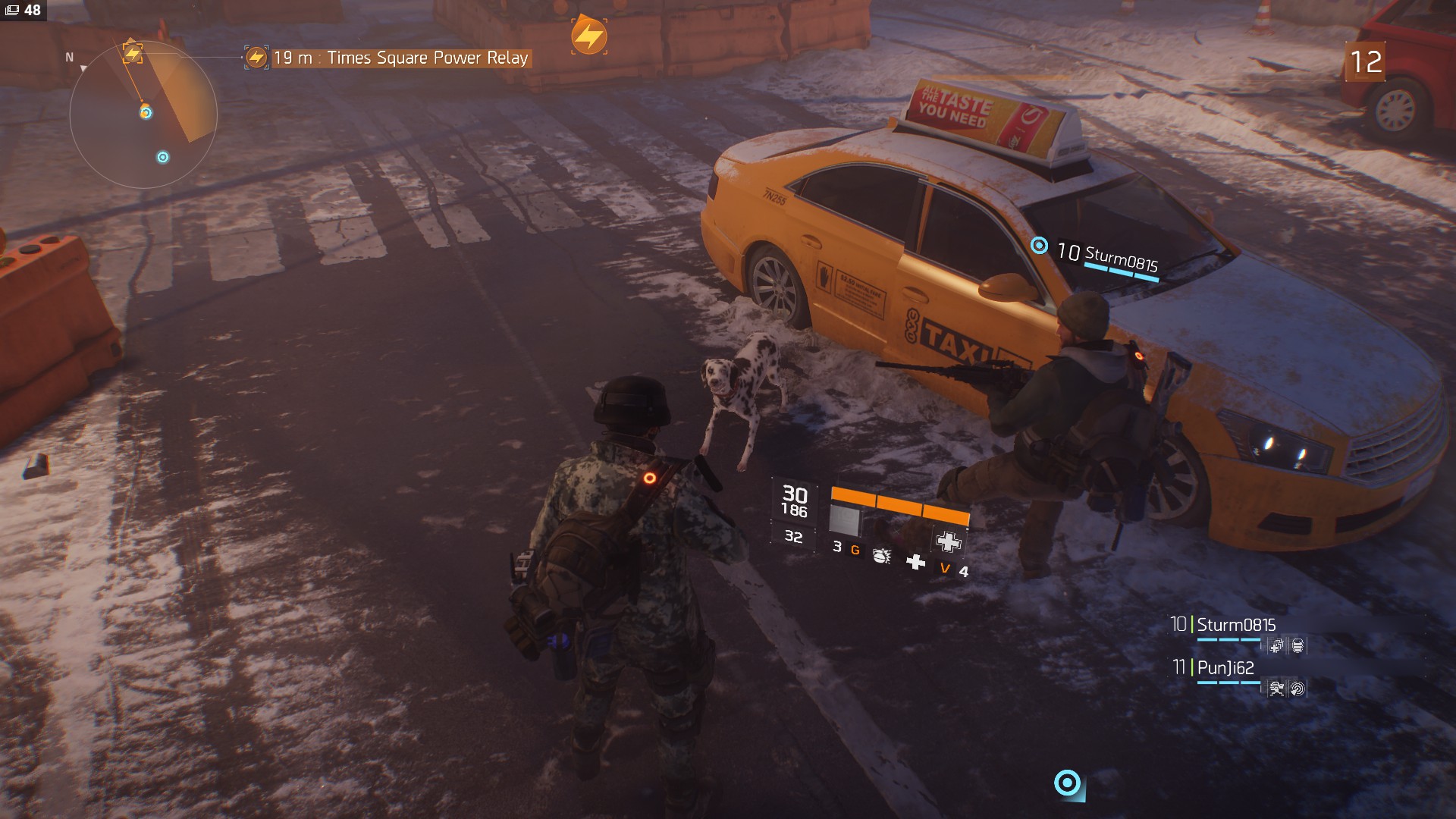
Task: Click the pulse scan icon under Pun]i62
Action: [x=1298, y=689]
